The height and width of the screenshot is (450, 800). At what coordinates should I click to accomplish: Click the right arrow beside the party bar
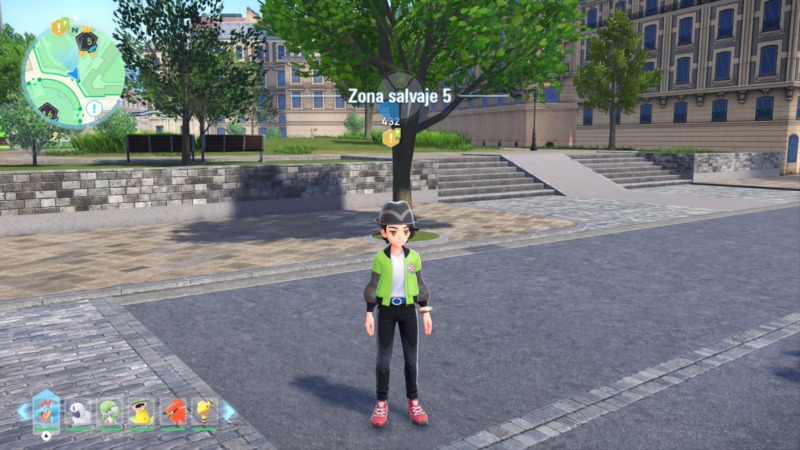229,411
